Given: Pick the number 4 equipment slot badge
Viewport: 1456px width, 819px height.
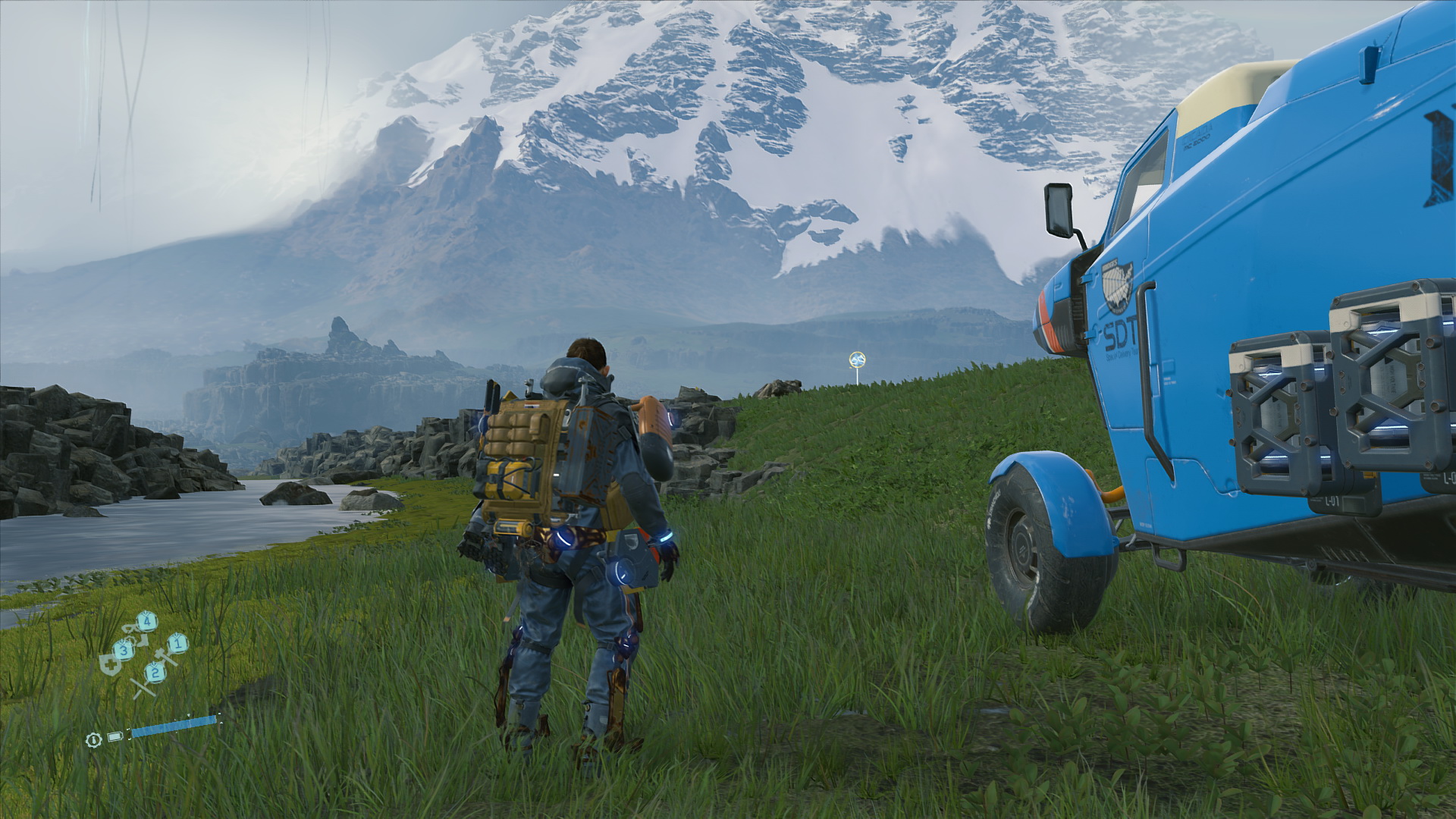Looking at the screenshot, I should (147, 622).
